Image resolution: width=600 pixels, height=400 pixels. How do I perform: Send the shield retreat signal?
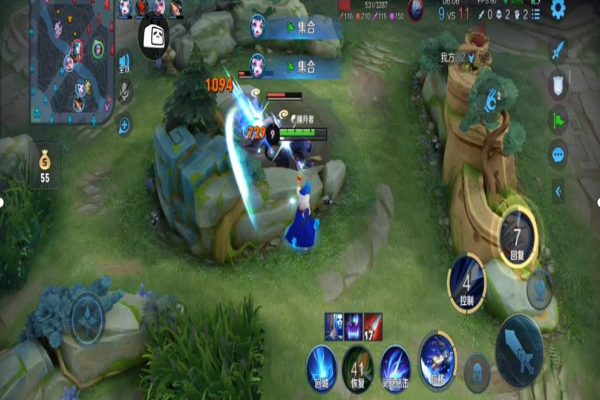pyautogui.click(x=558, y=85)
